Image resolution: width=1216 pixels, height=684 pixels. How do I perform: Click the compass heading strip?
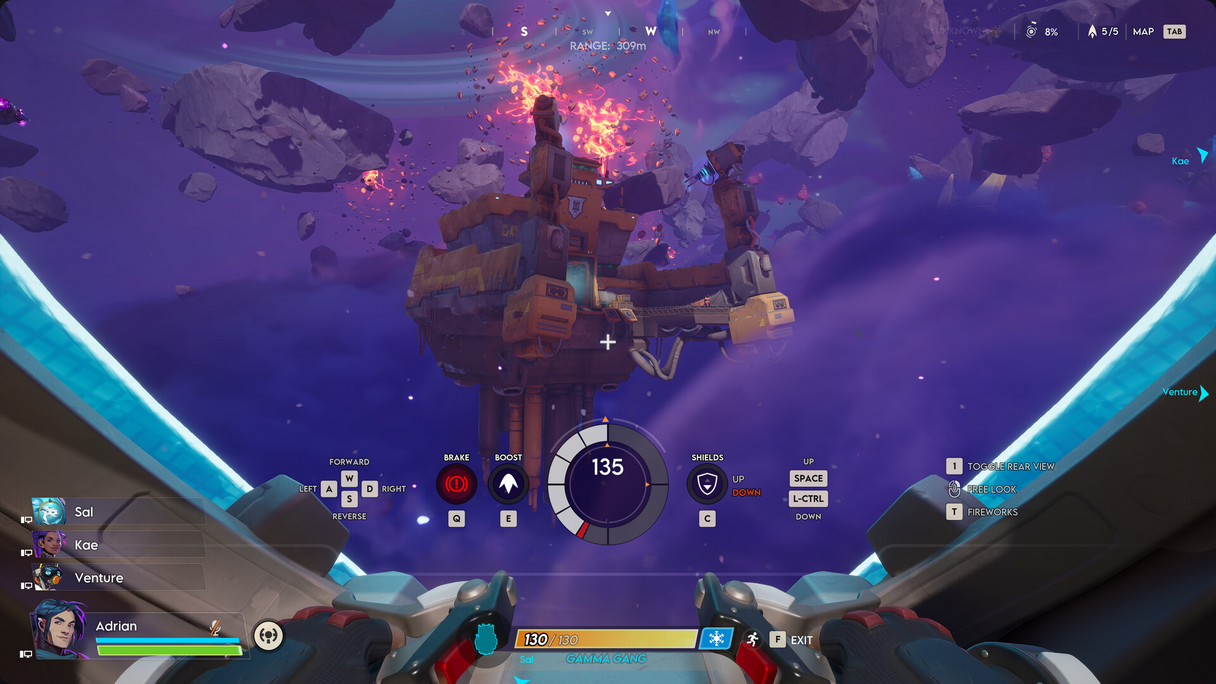pos(608,31)
